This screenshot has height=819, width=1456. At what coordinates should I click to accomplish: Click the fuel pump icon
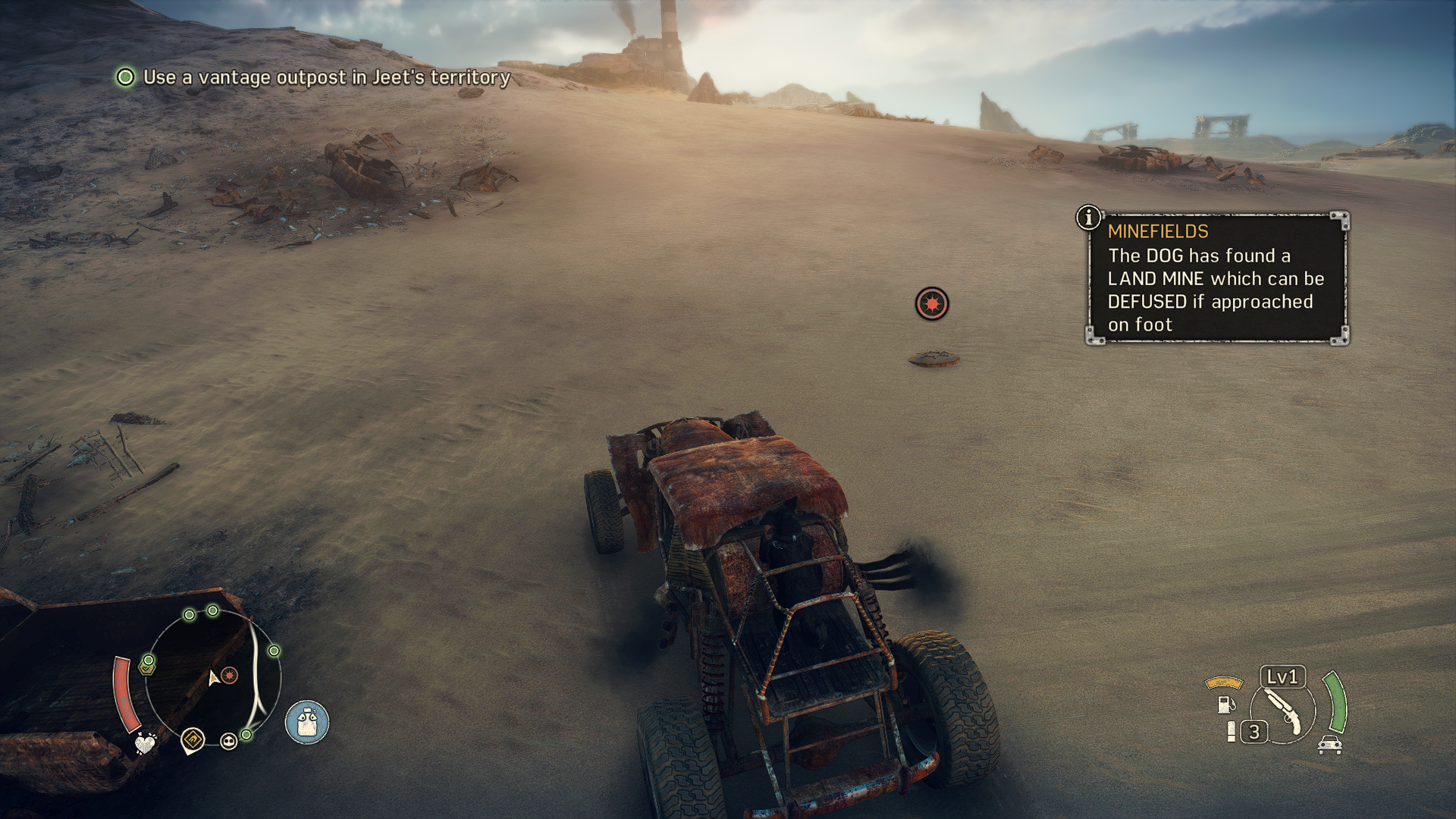pyautogui.click(x=1225, y=704)
